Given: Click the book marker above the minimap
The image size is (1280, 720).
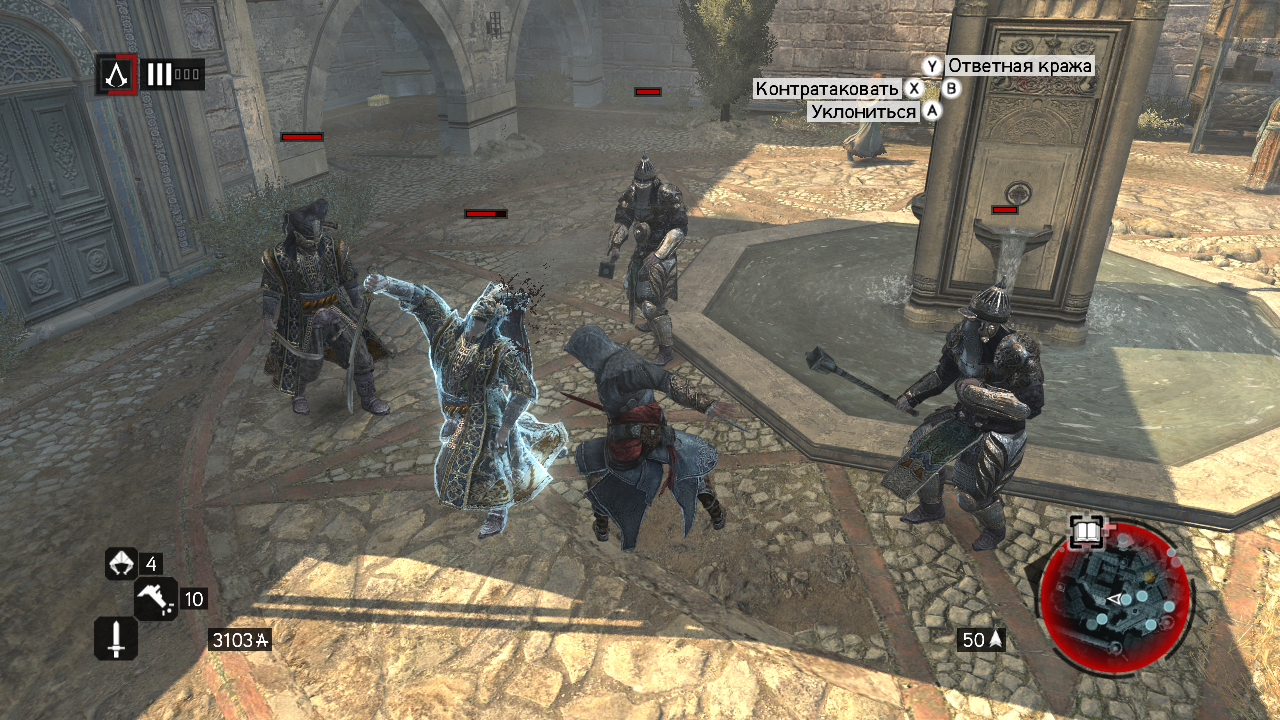Looking at the screenshot, I should (1087, 531).
